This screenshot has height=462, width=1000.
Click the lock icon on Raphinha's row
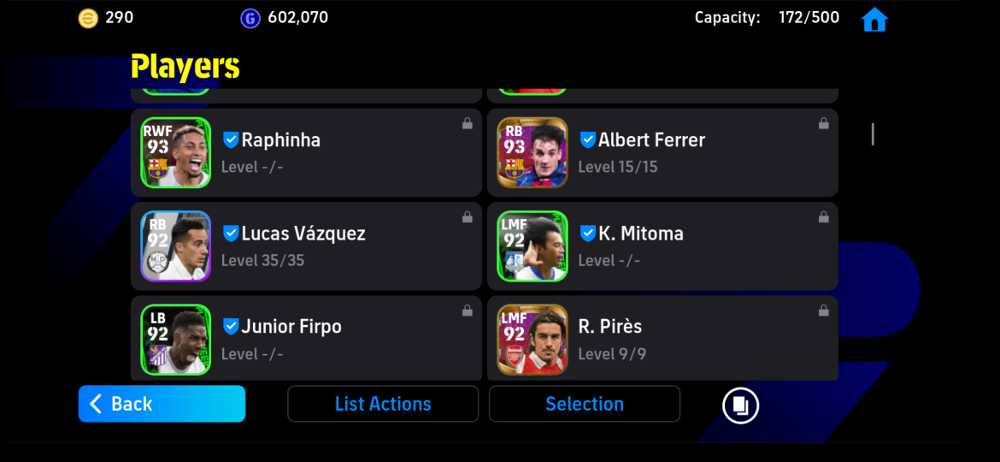[x=467, y=124]
